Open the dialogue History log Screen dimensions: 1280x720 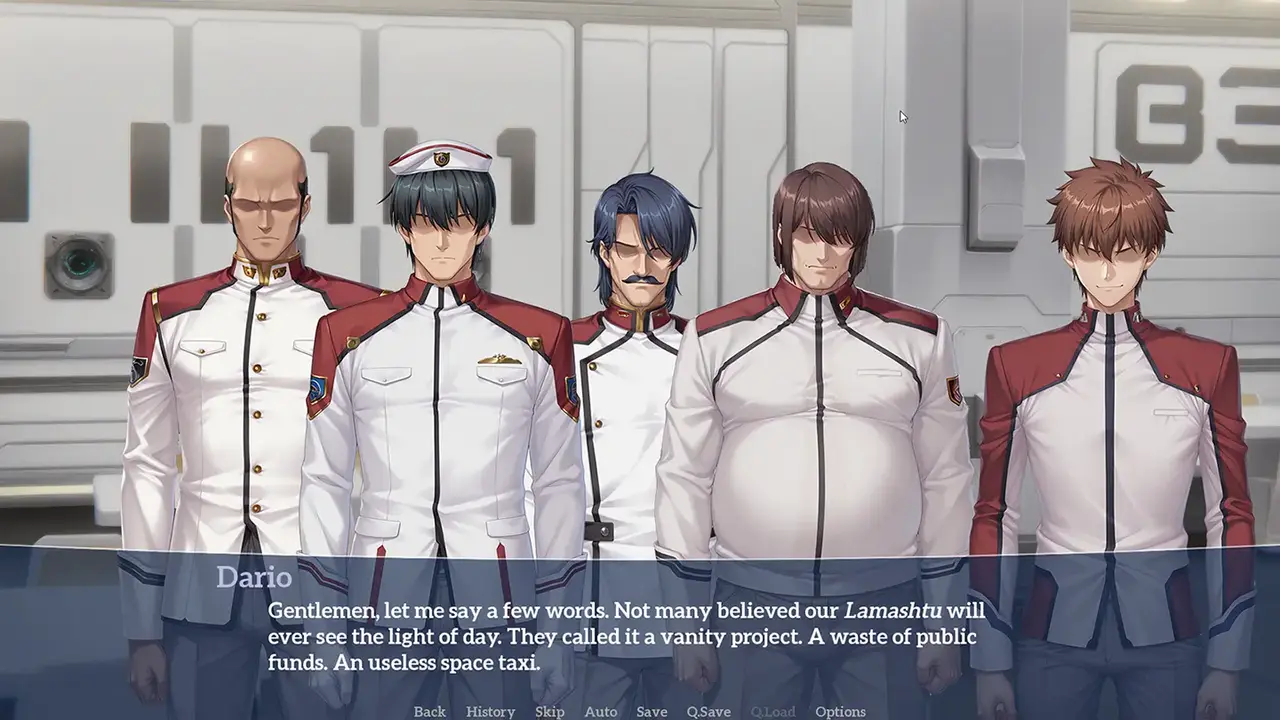coord(490,711)
